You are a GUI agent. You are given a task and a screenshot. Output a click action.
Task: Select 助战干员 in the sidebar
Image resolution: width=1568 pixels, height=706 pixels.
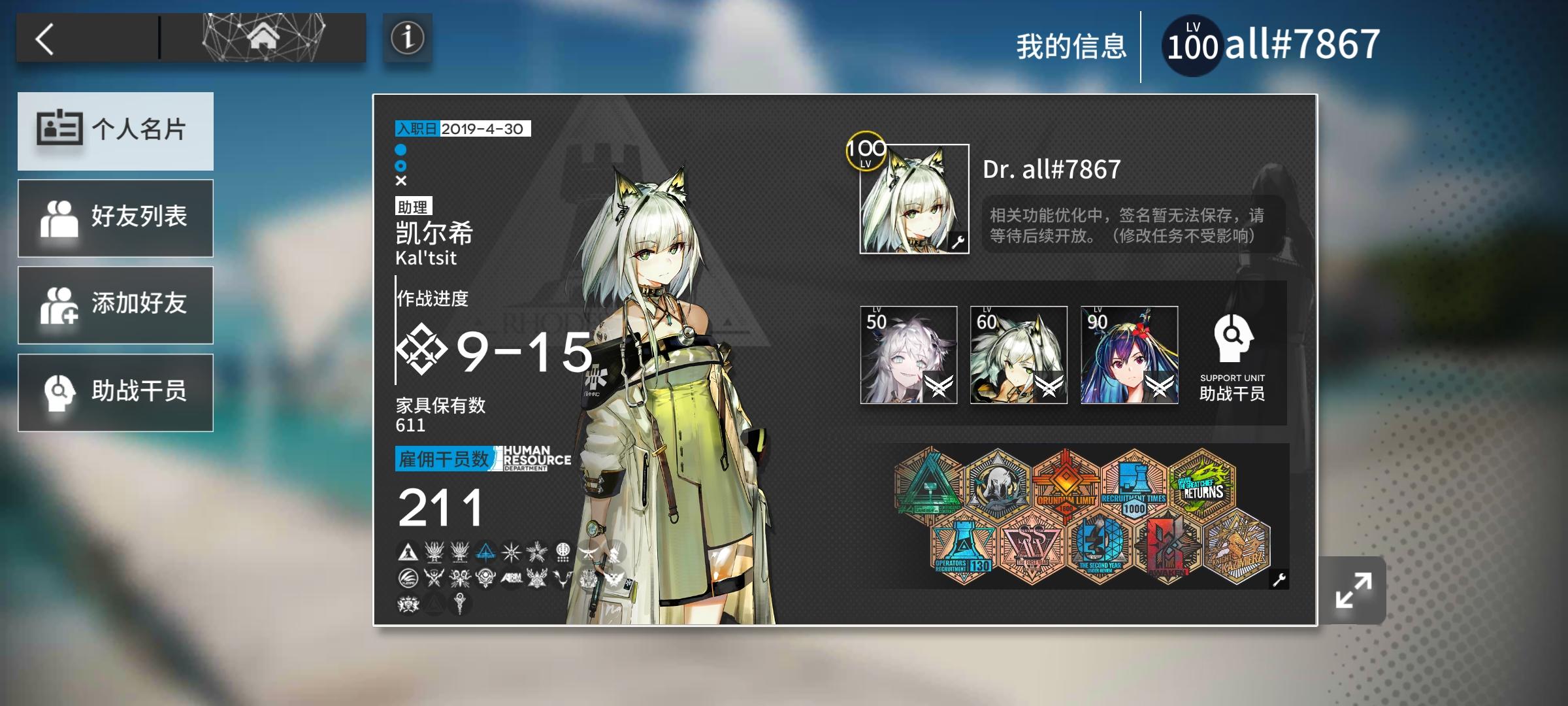(x=116, y=392)
